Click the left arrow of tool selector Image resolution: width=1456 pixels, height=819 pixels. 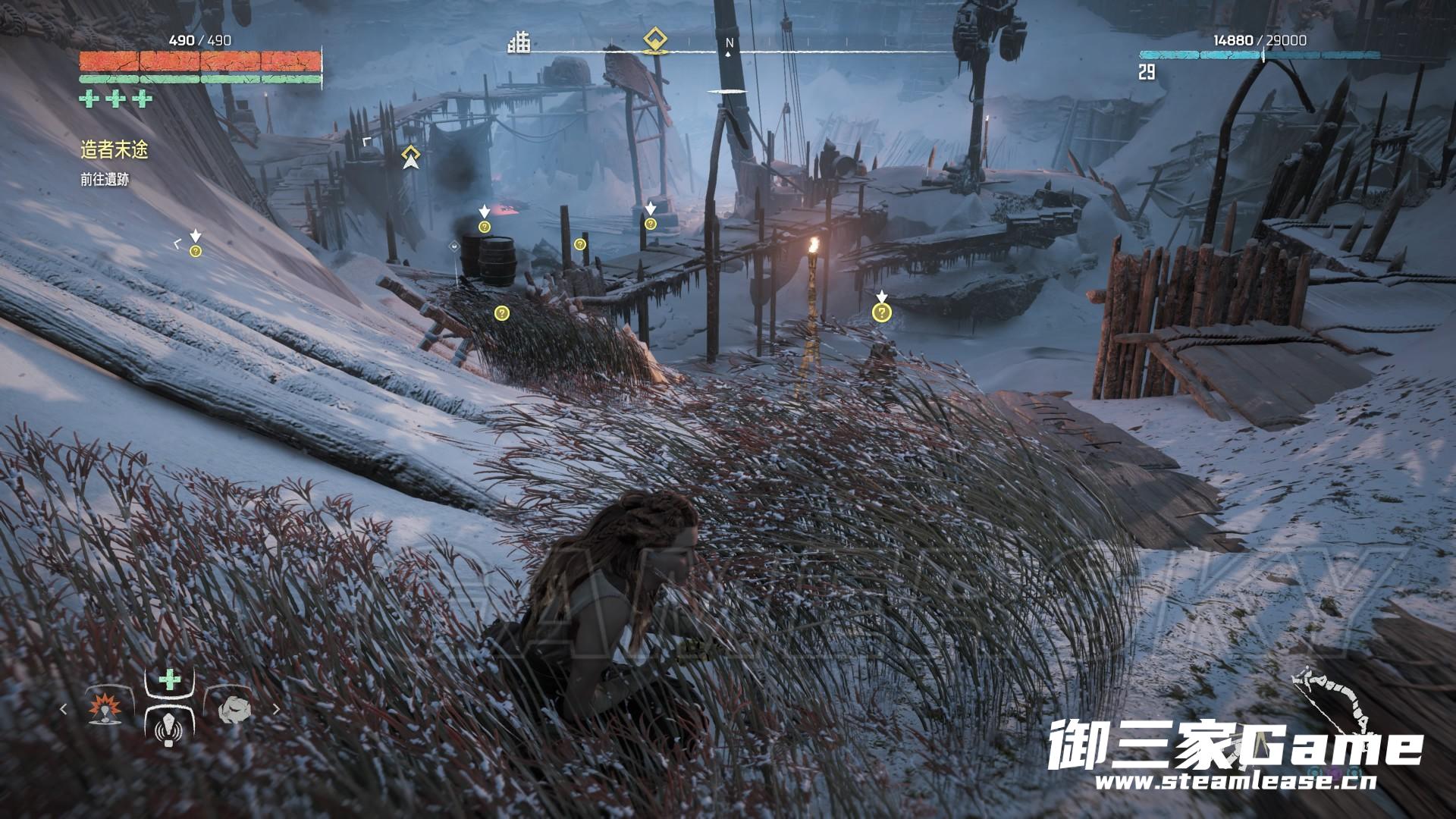(64, 710)
